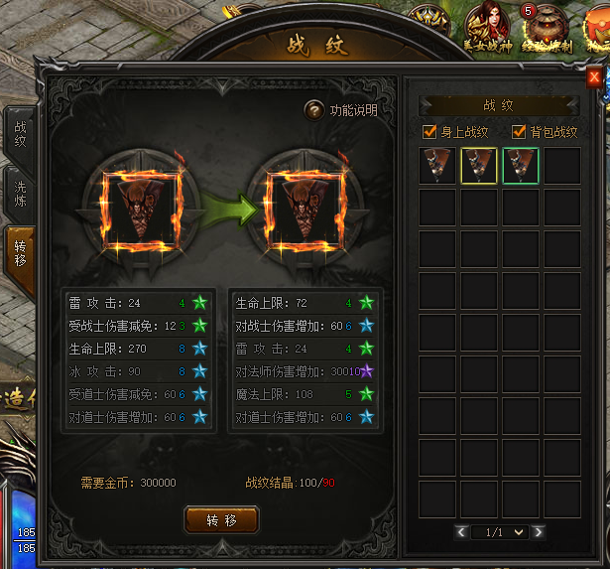The width and height of the screenshot is (611, 570).
Task: Go to the previous inventory page
Action: (461, 532)
